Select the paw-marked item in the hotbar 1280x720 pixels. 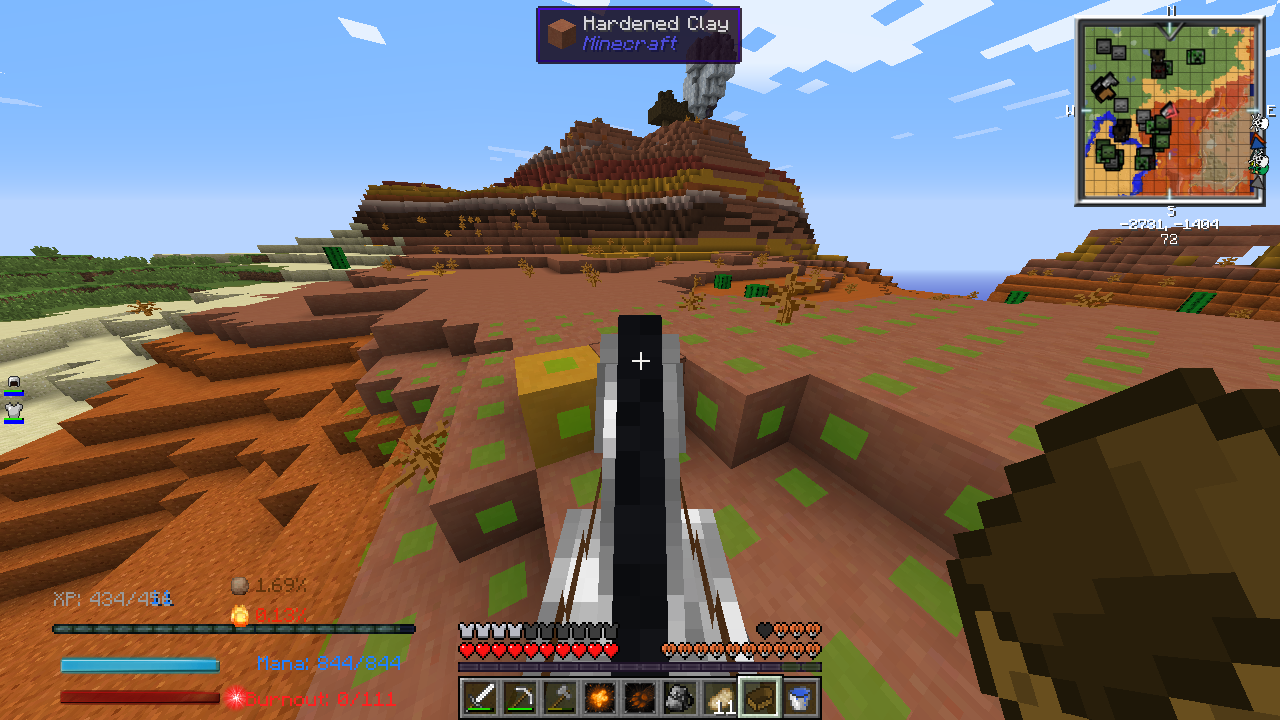tap(638, 698)
